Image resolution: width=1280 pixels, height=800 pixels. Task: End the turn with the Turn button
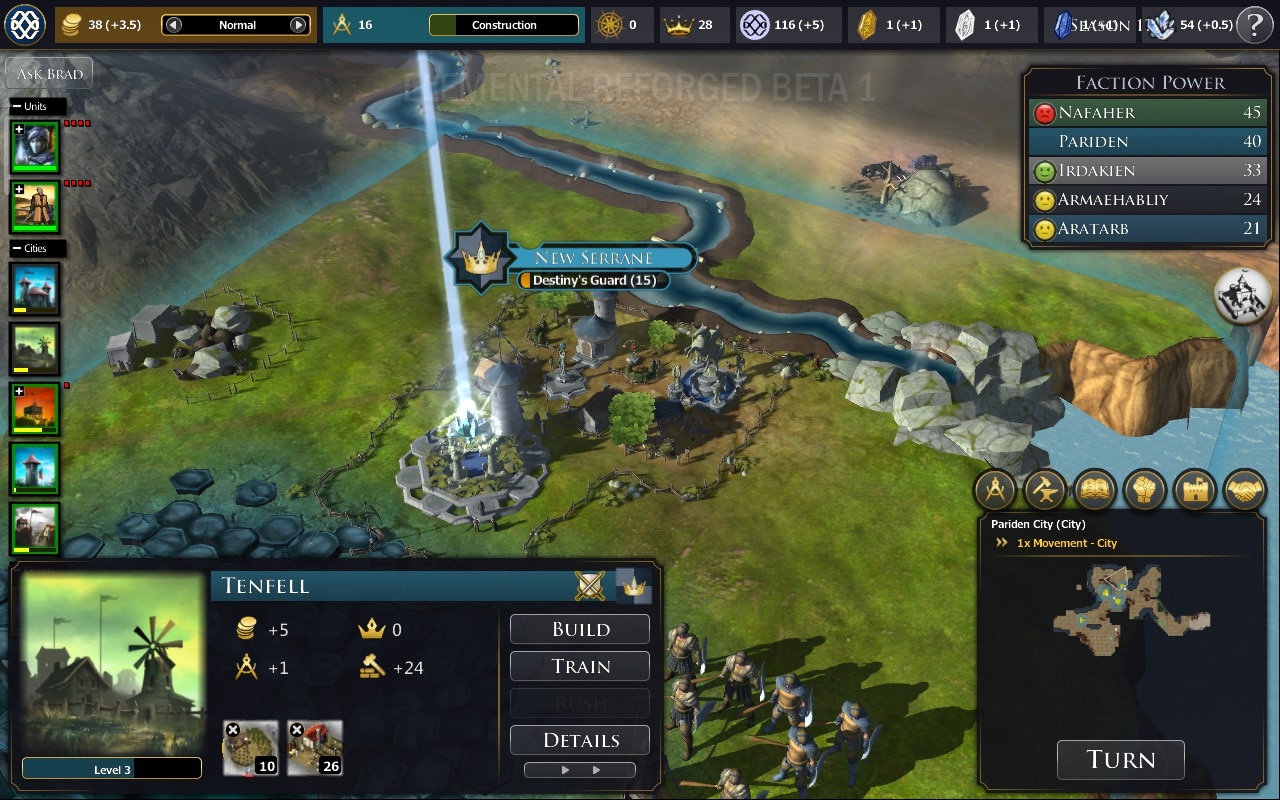pyautogui.click(x=1120, y=760)
